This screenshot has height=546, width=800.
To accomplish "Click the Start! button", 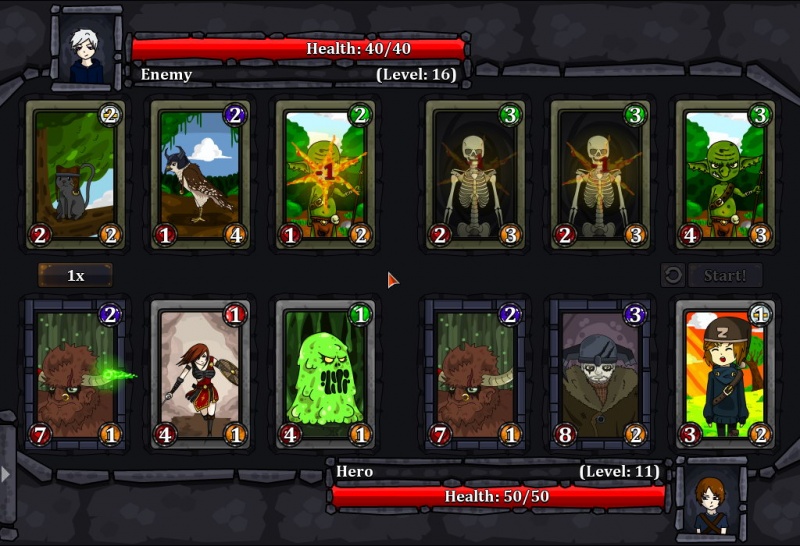I will [x=725, y=275].
